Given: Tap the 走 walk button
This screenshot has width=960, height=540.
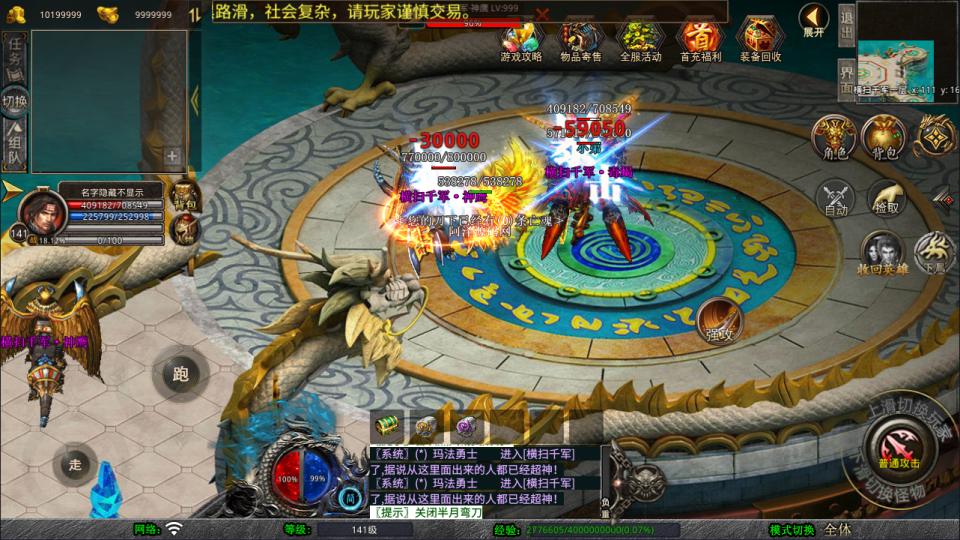Looking at the screenshot, I should pyautogui.click(x=75, y=465).
